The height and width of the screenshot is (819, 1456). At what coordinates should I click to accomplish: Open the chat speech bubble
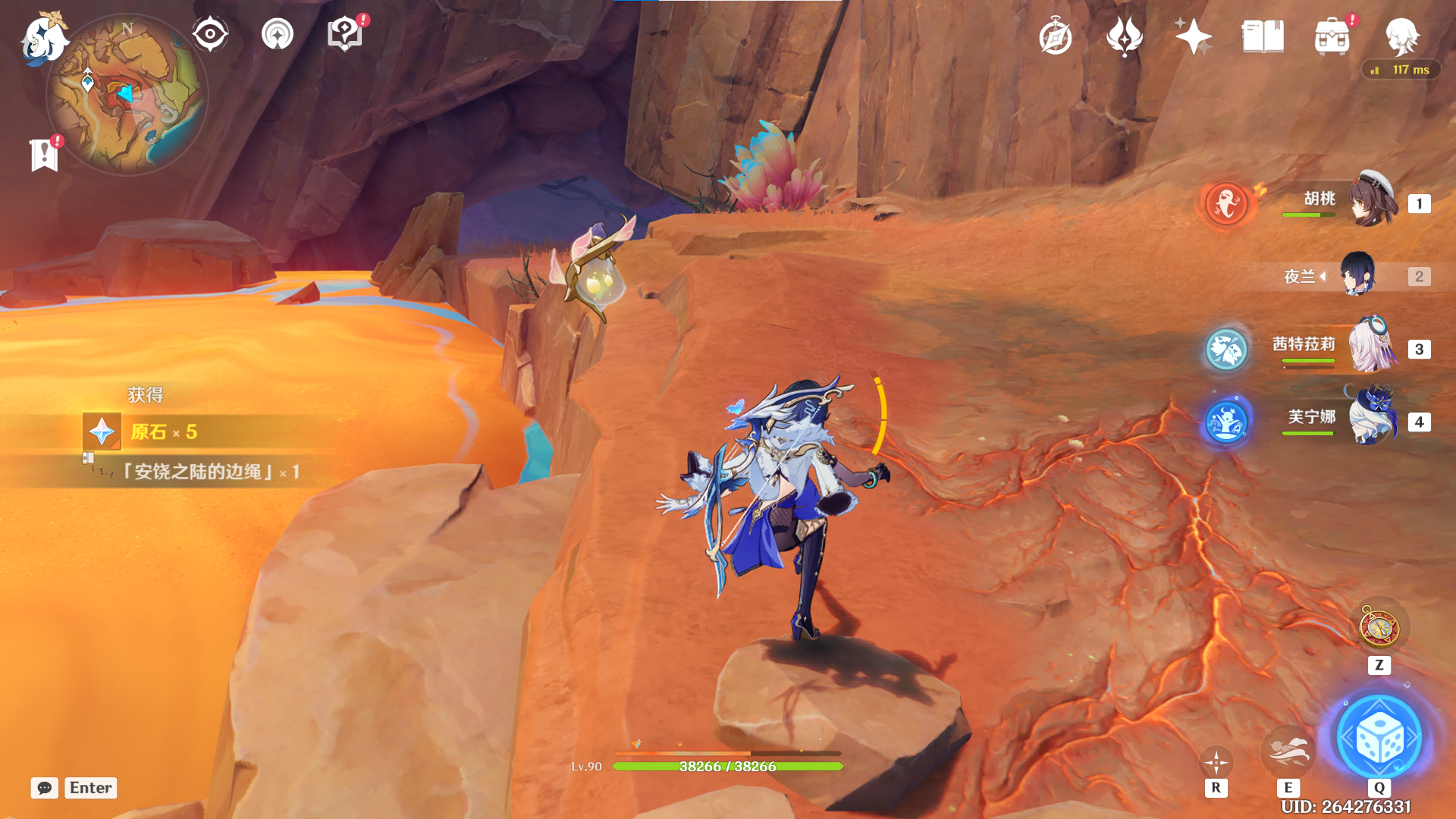[x=45, y=788]
